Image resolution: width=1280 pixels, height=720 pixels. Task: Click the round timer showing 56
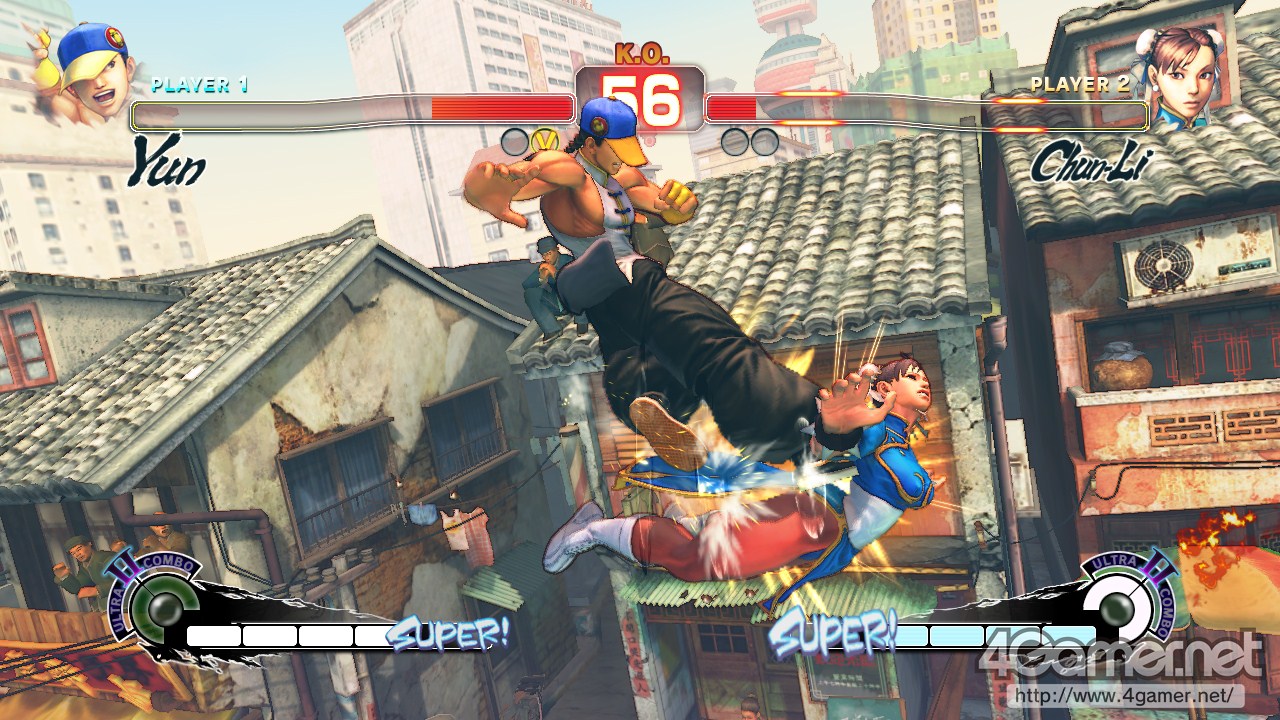click(x=641, y=101)
